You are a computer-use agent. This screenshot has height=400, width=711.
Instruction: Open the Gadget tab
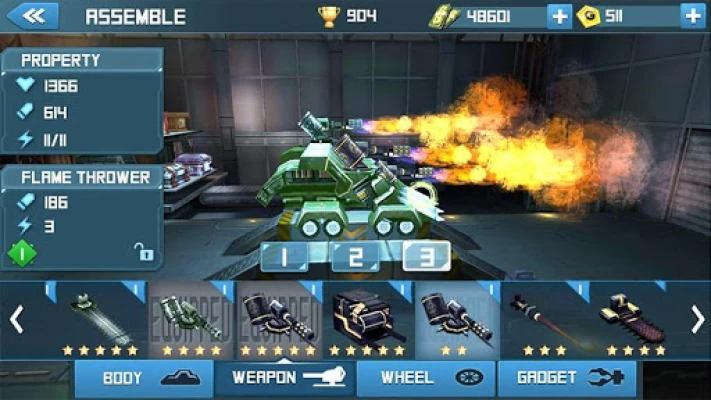pyautogui.click(x=561, y=379)
